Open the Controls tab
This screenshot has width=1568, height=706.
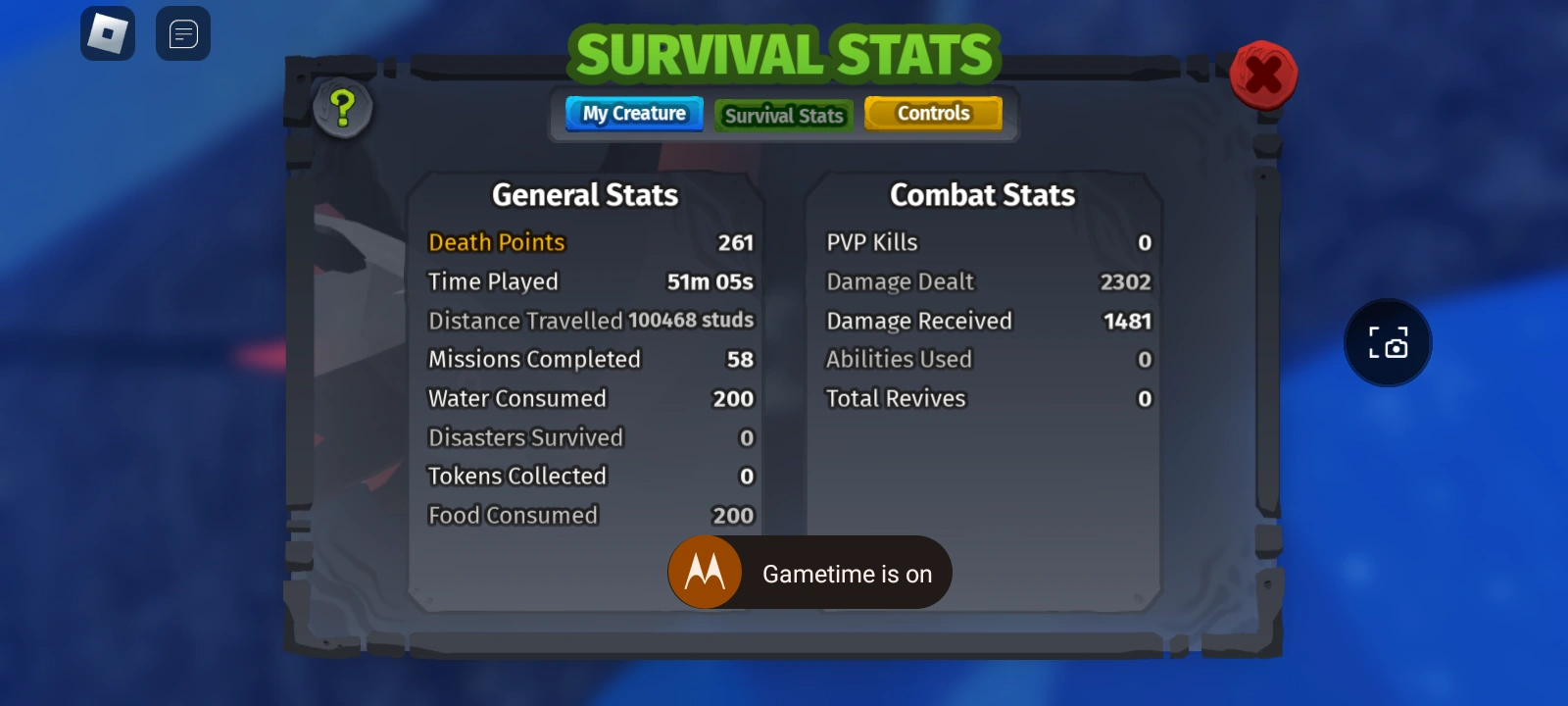[x=932, y=113]
